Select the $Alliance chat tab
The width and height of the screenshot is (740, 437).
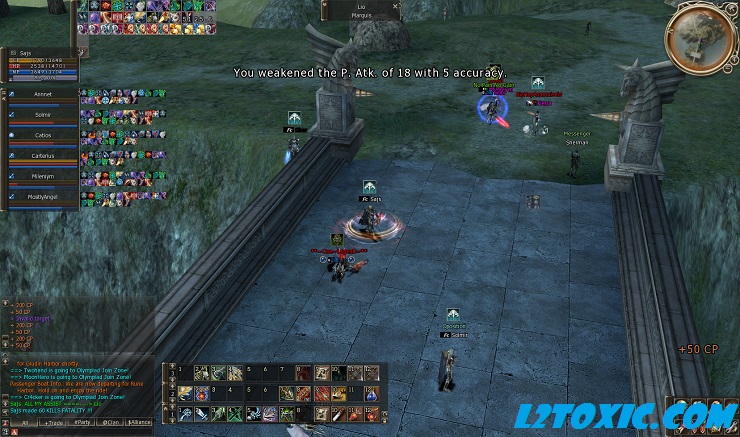point(142,423)
